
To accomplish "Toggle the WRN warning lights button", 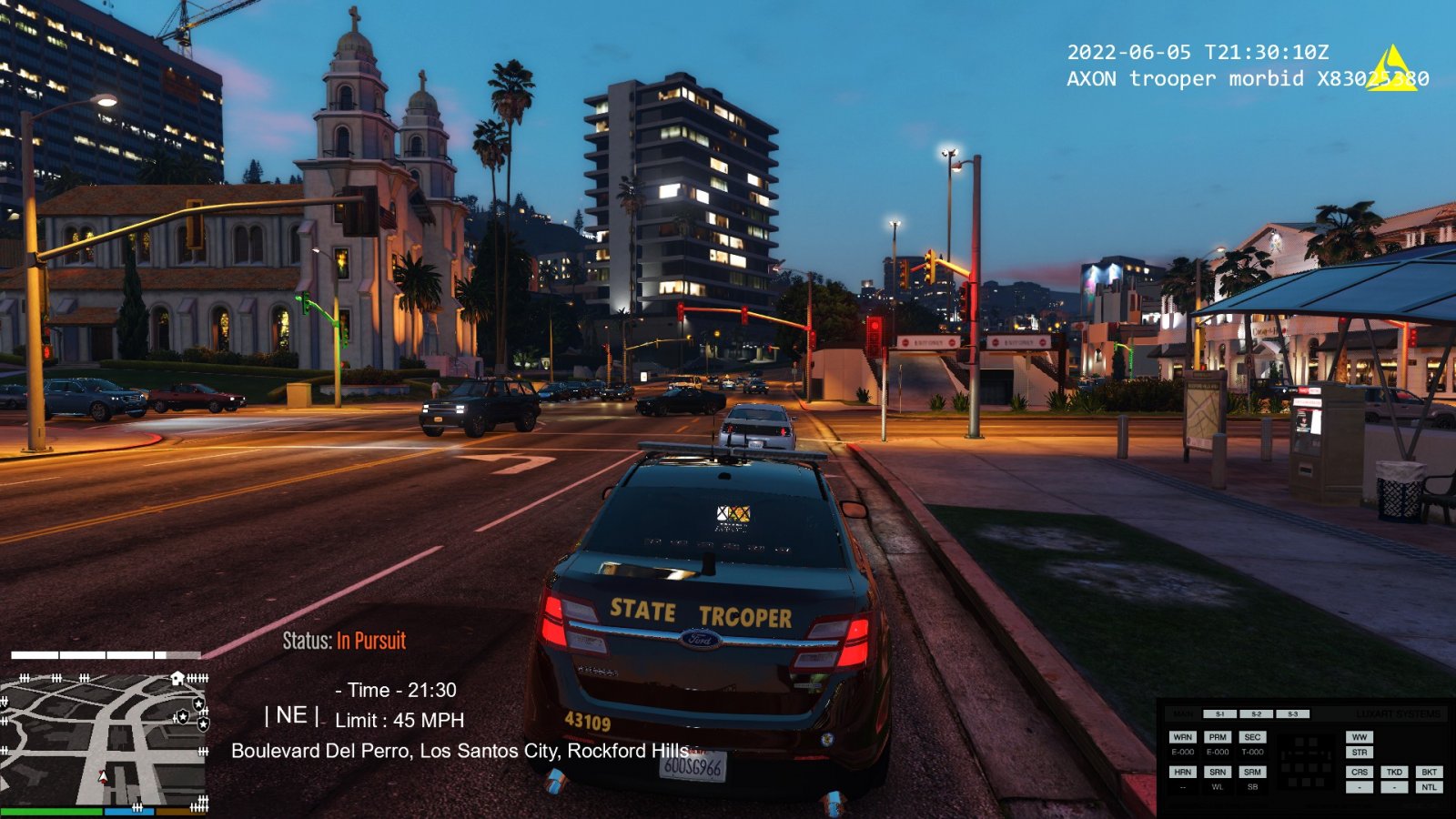I will 1182,737.
